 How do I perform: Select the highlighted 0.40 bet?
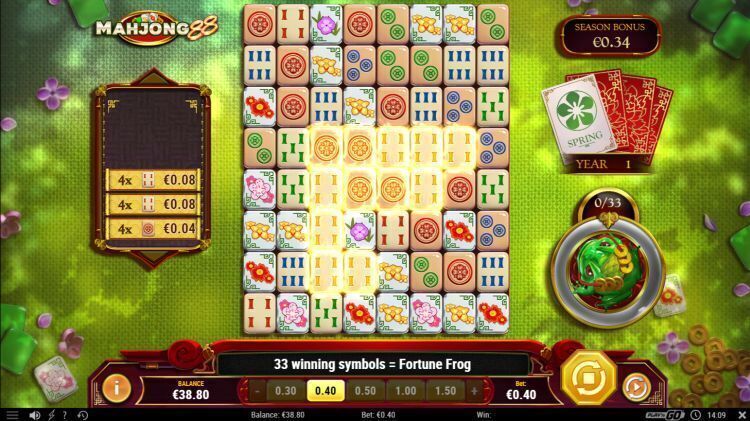[325, 390]
